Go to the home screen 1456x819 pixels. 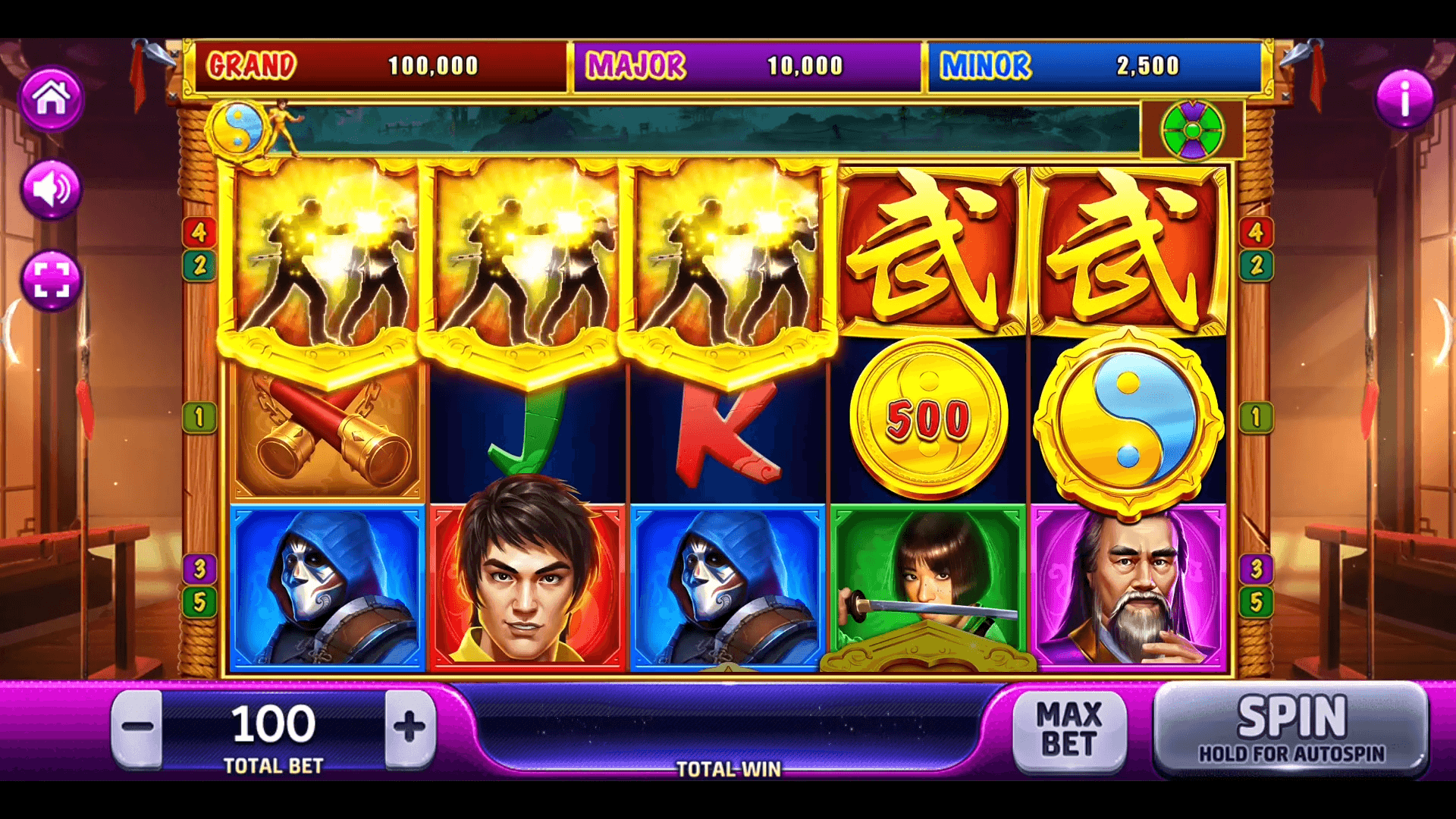pos(52,99)
